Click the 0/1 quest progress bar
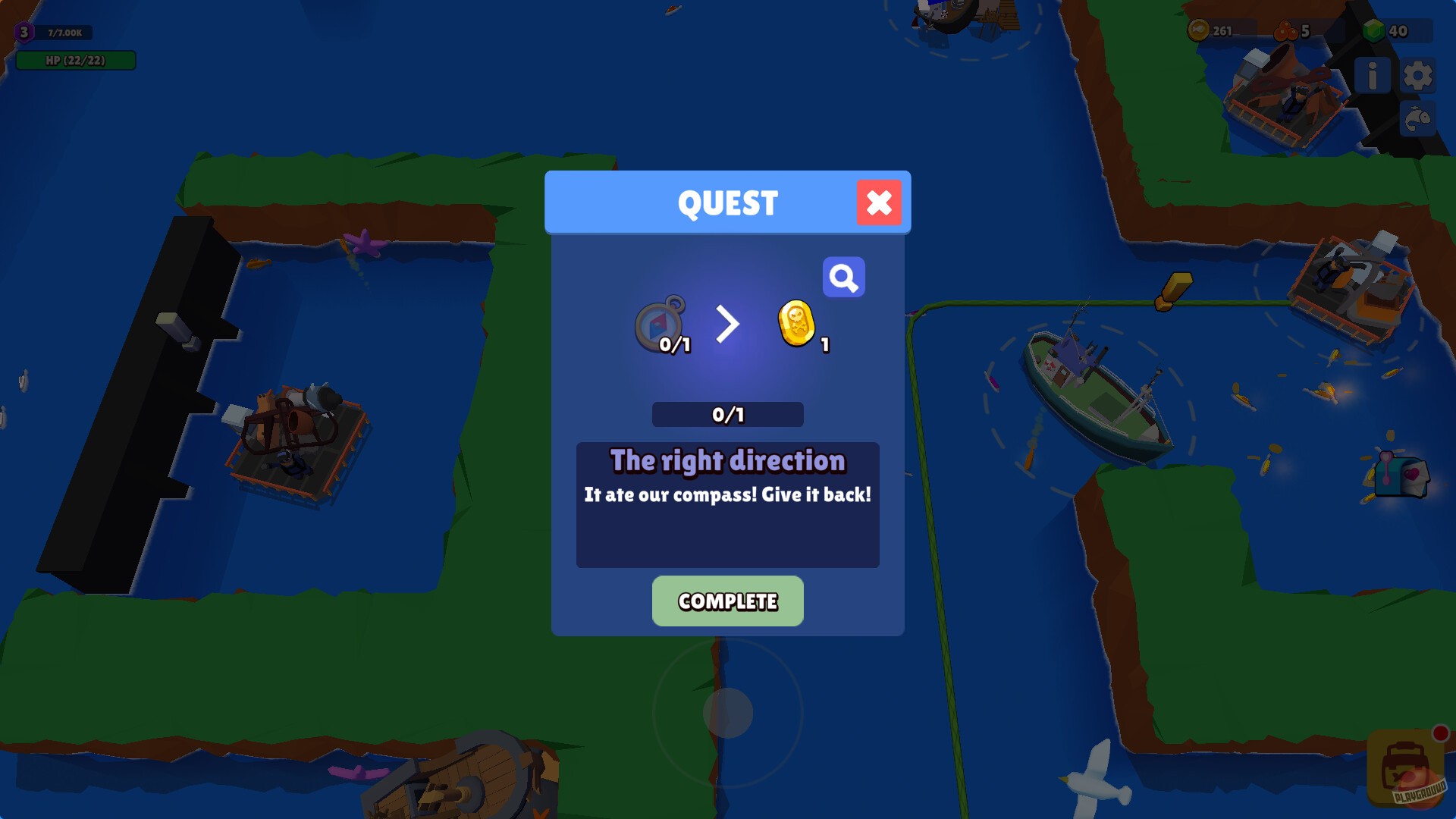 (727, 414)
